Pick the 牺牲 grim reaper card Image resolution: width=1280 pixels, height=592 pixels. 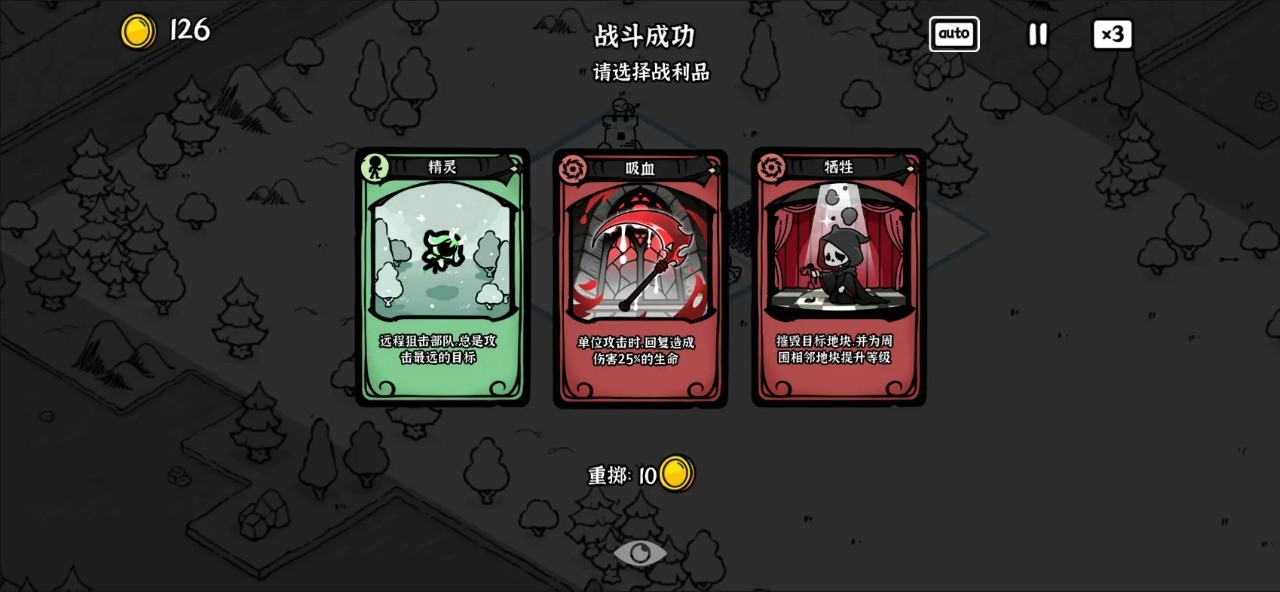838,277
